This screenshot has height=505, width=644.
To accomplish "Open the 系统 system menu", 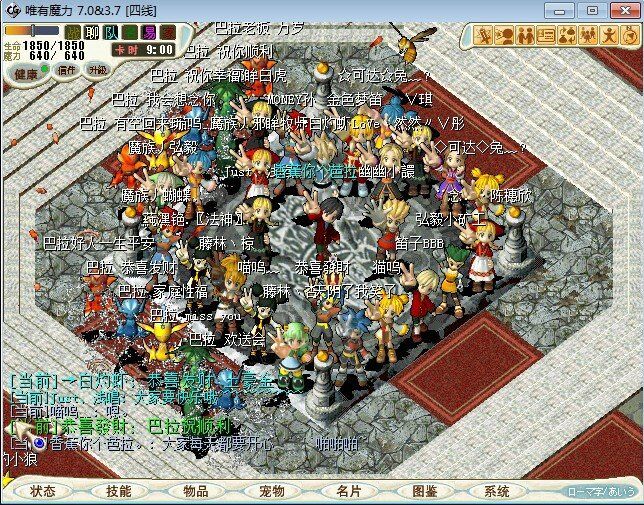I will click(x=497, y=491).
